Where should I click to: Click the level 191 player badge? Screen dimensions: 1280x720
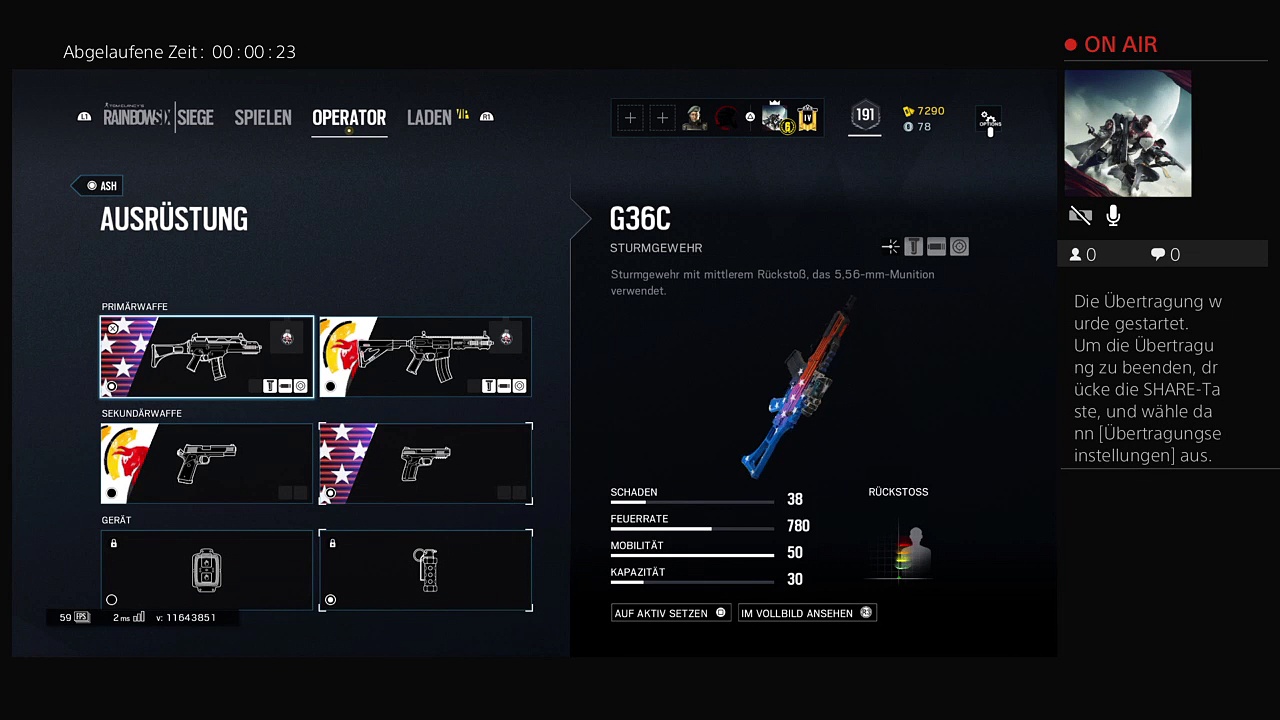pyautogui.click(x=865, y=117)
